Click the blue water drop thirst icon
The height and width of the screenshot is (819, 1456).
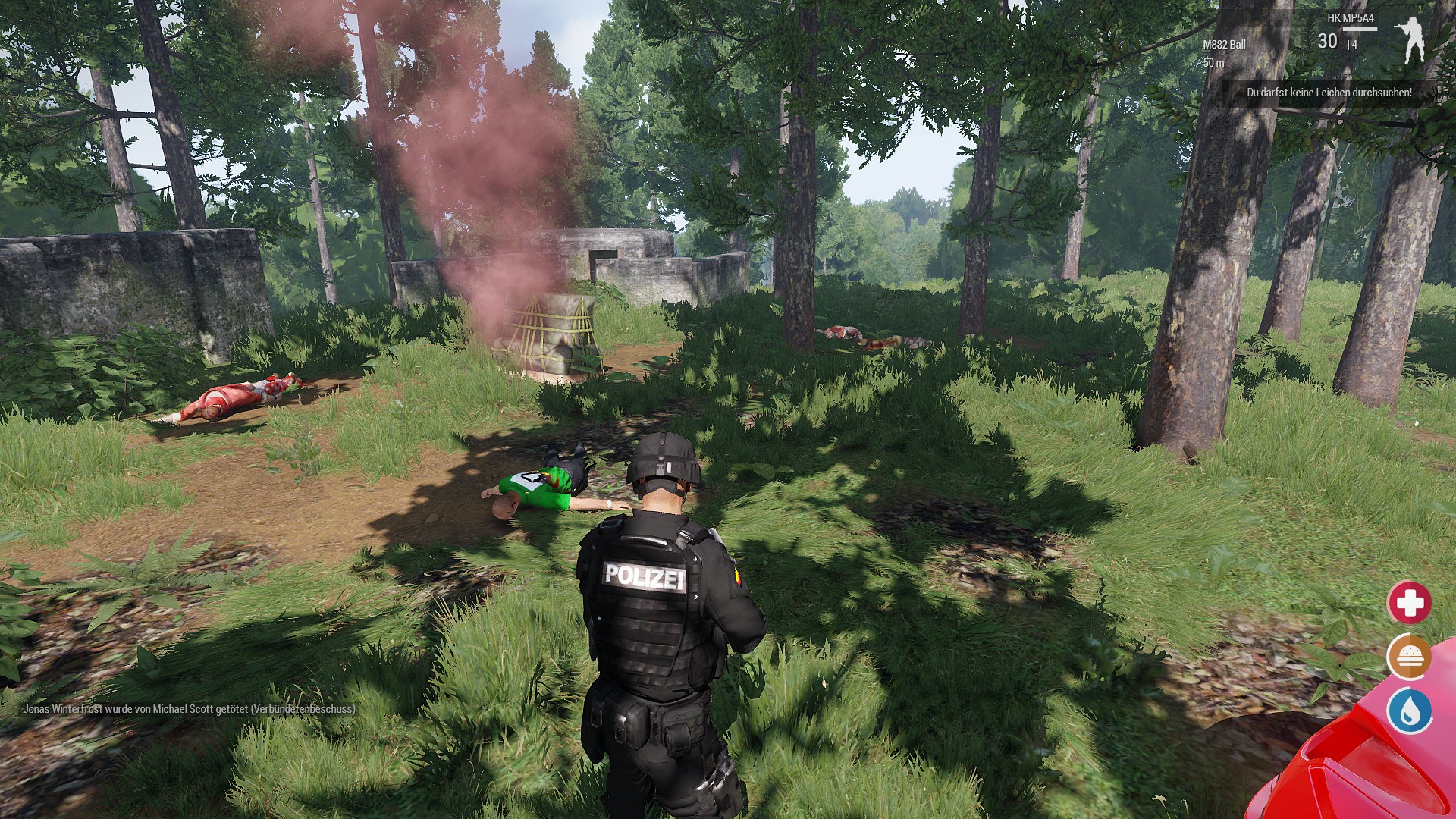(1409, 711)
